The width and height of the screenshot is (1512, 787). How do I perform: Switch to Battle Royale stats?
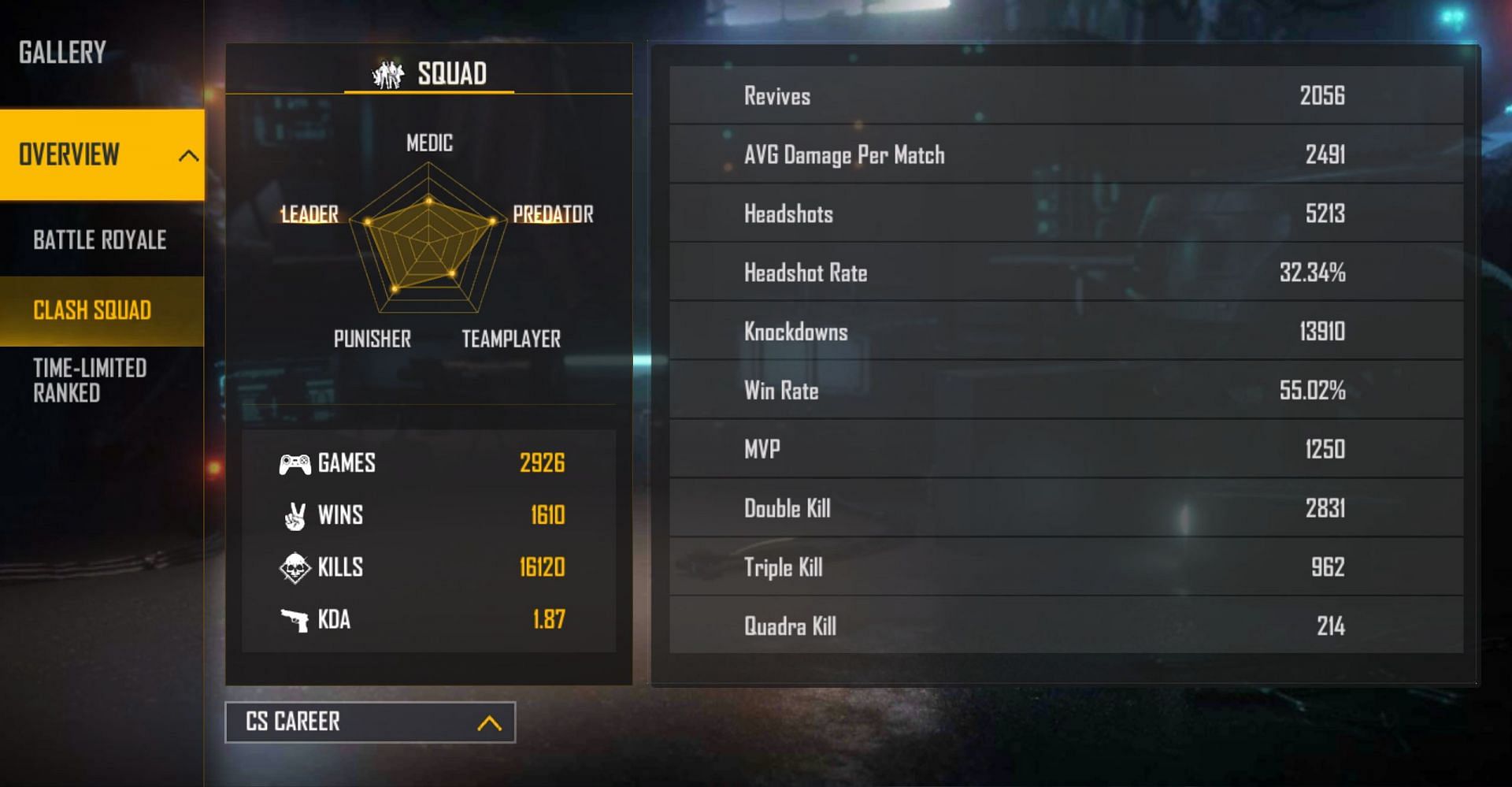(100, 239)
